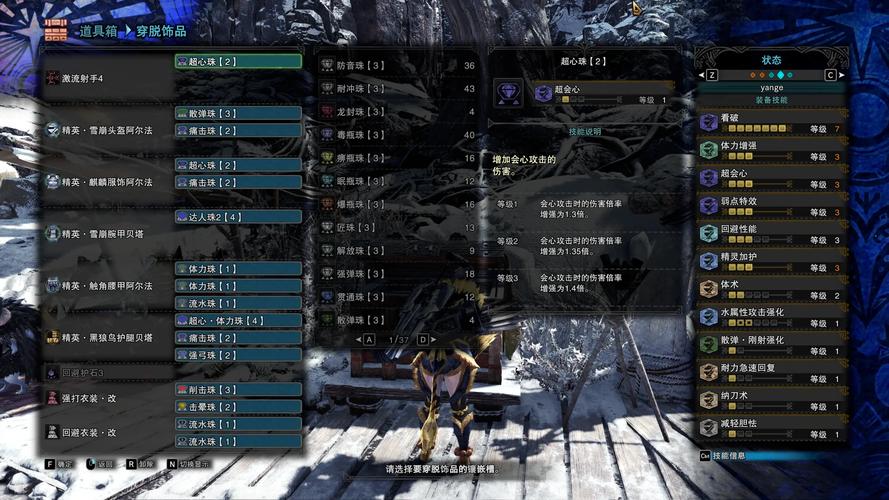Open the 纳刀术 skill entry
This screenshot has height=500, width=889.
(x=771, y=401)
